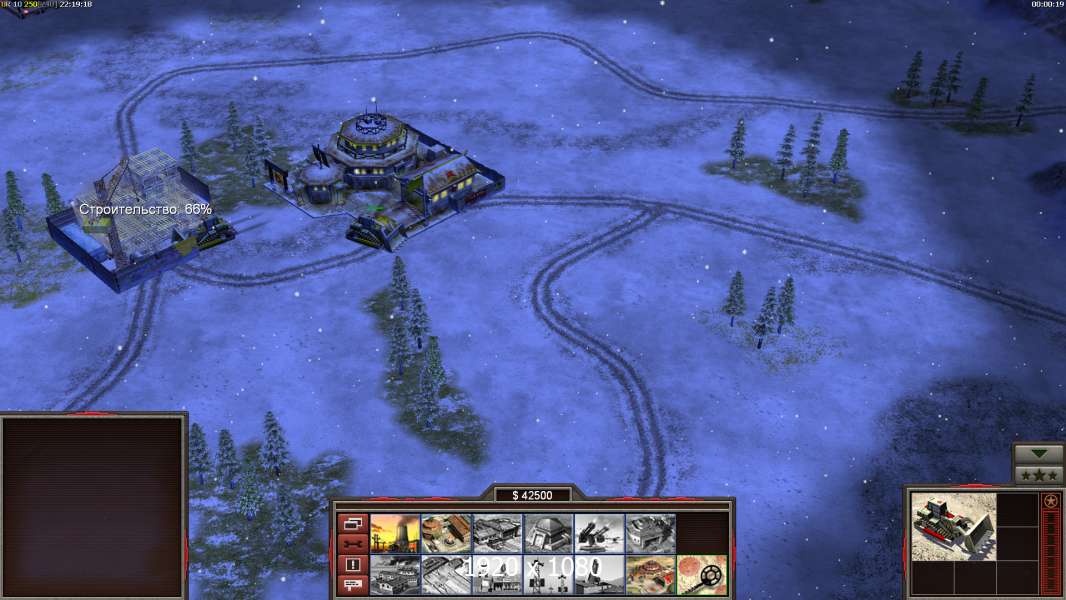The height and width of the screenshot is (600, 1066).
Task: Select the domed bunker build icon
Action: coord(548,534)
